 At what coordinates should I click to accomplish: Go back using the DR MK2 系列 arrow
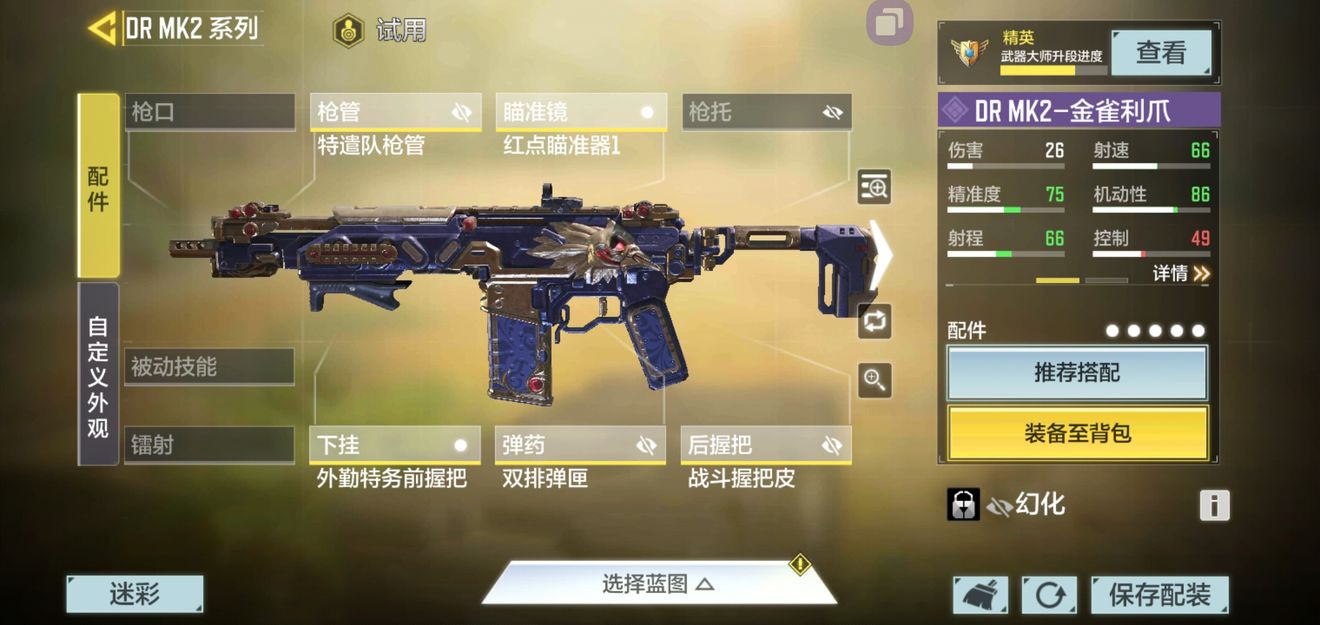point(103,28)
